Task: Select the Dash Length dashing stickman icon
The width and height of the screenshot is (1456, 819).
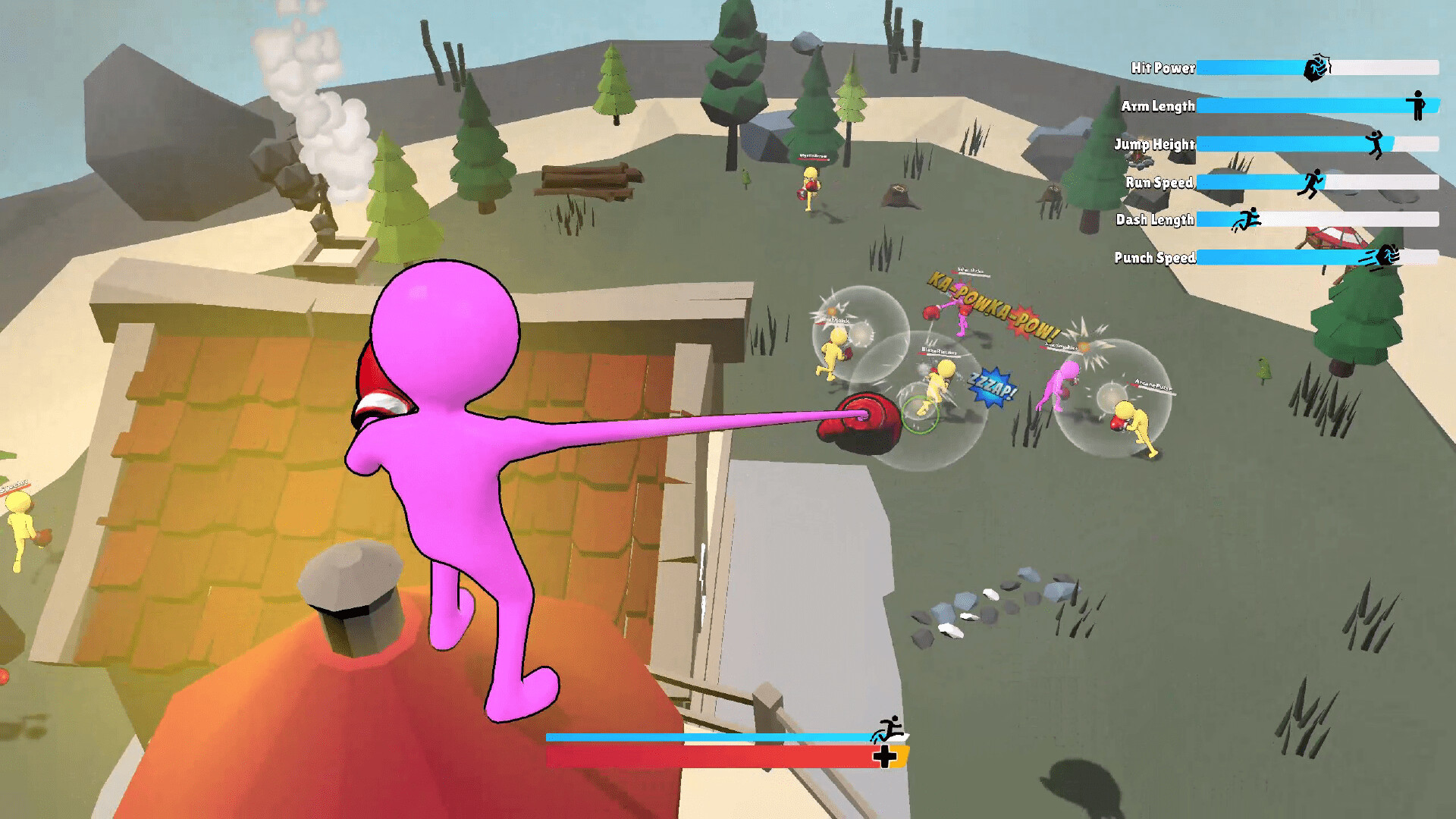Action: [x=1248, y=219]
